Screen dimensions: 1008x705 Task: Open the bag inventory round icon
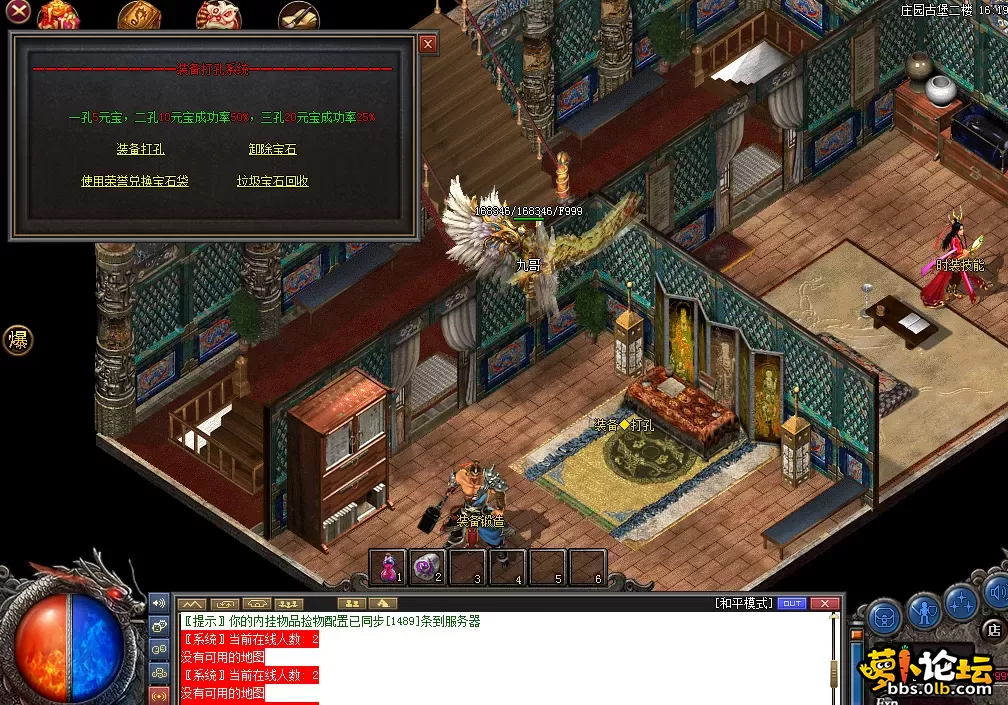(x=884, y=617)
